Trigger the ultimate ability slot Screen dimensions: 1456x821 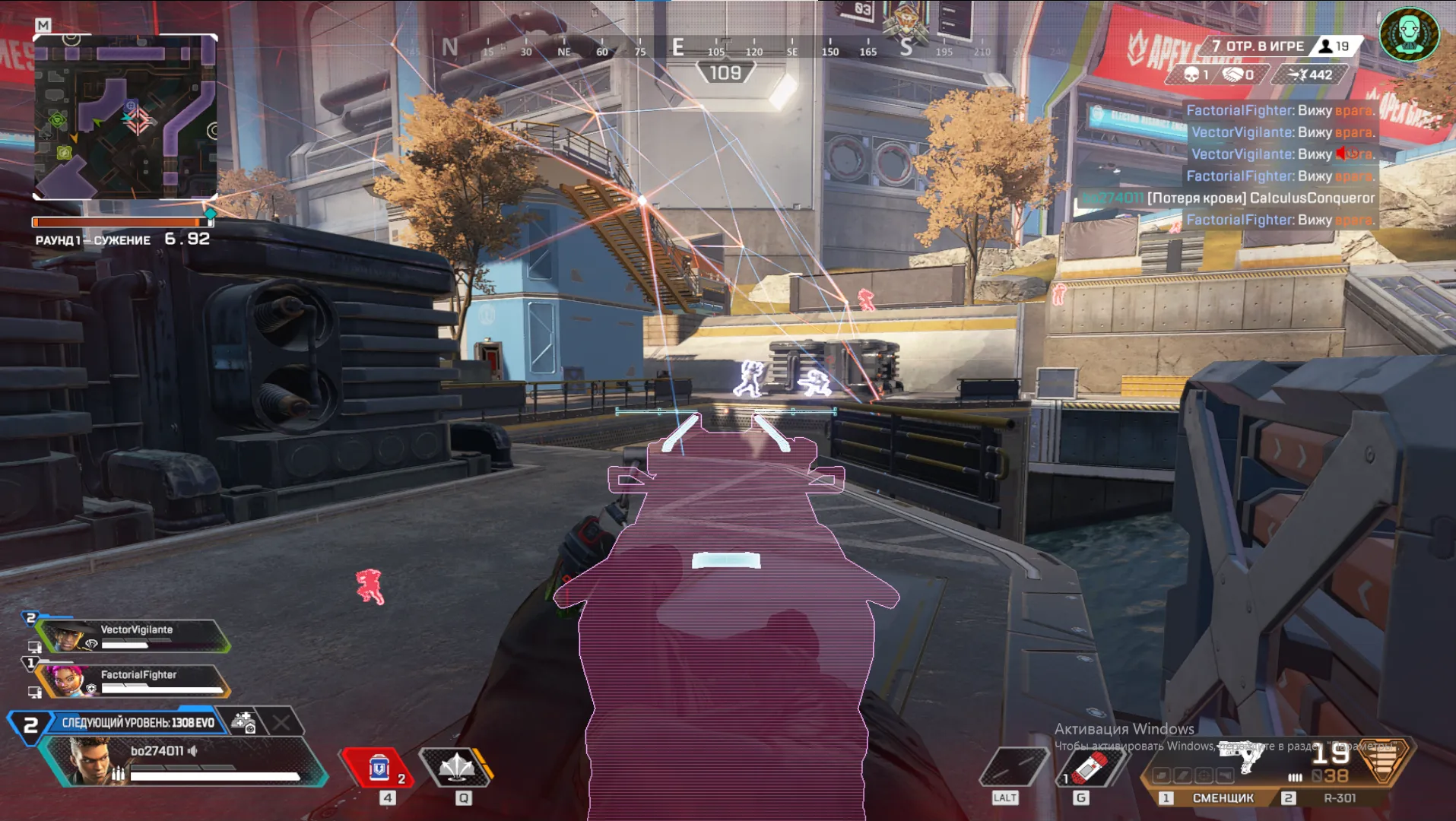[1012, 767]
